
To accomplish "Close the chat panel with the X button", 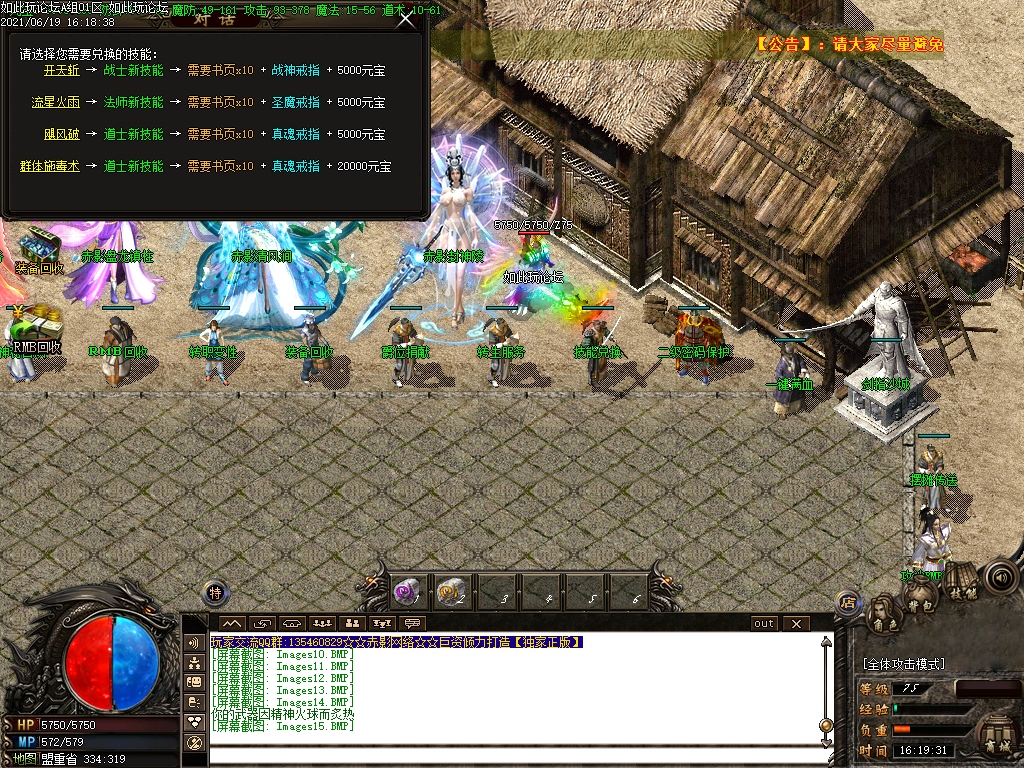I will coord(796,624).
